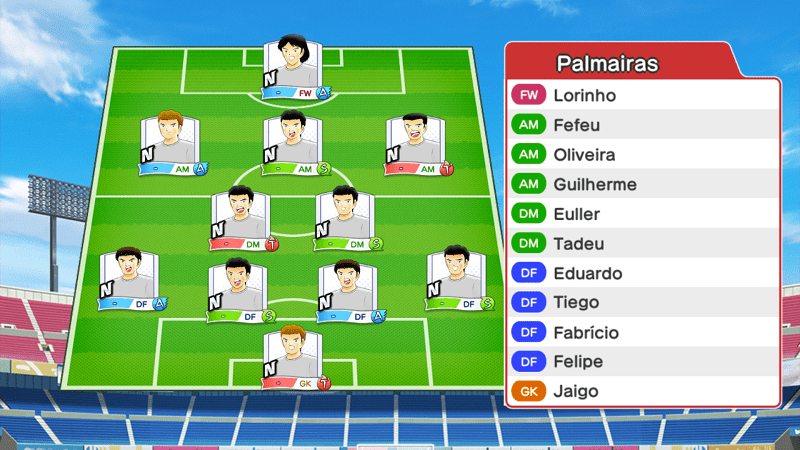Select Eduardo in the defender rows
Viewport: 800px width, 450px height.
(642, 273)
